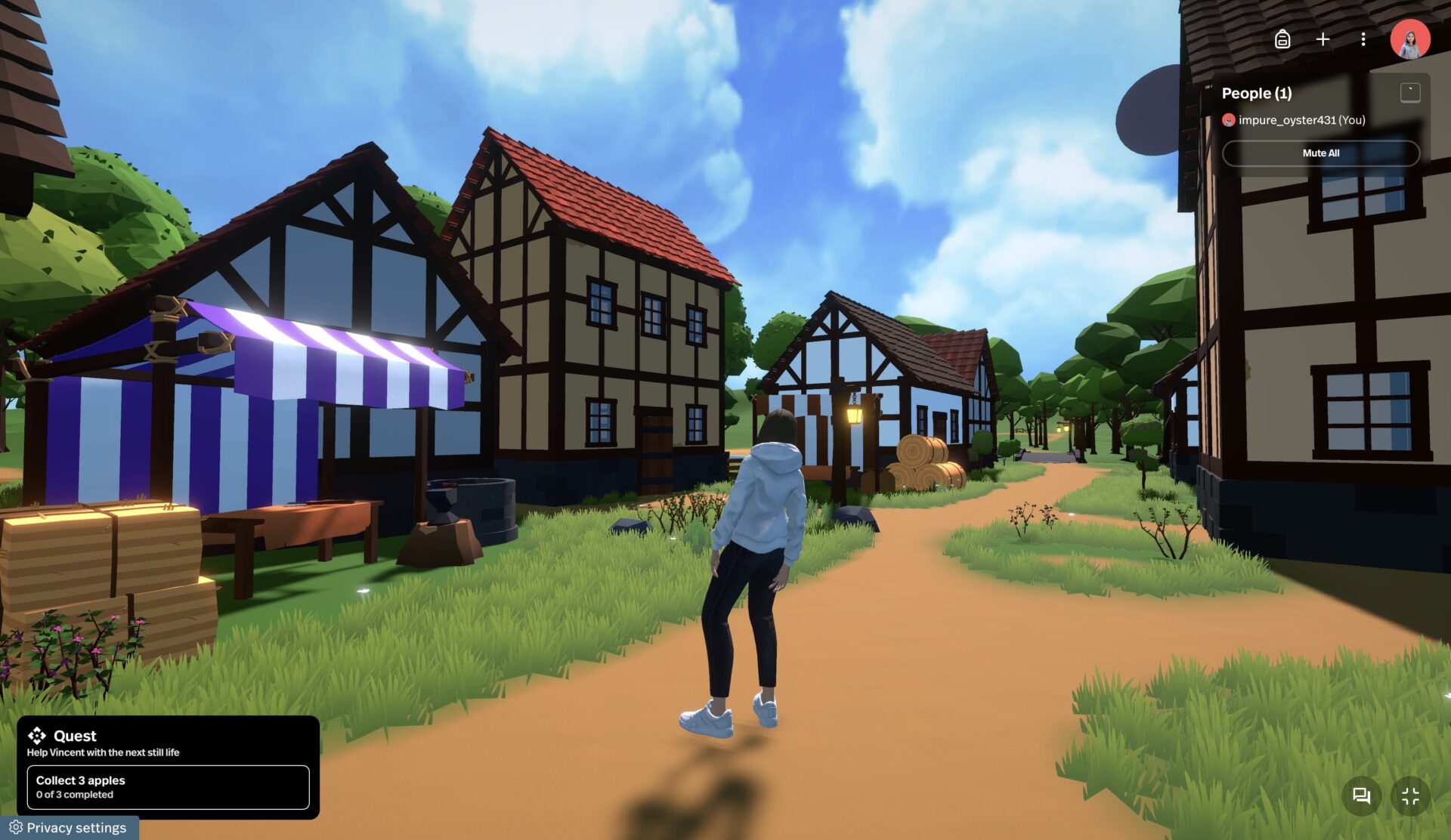1451x840 pixels.
Task: Open Privacy settings
Action: point(69,828)
